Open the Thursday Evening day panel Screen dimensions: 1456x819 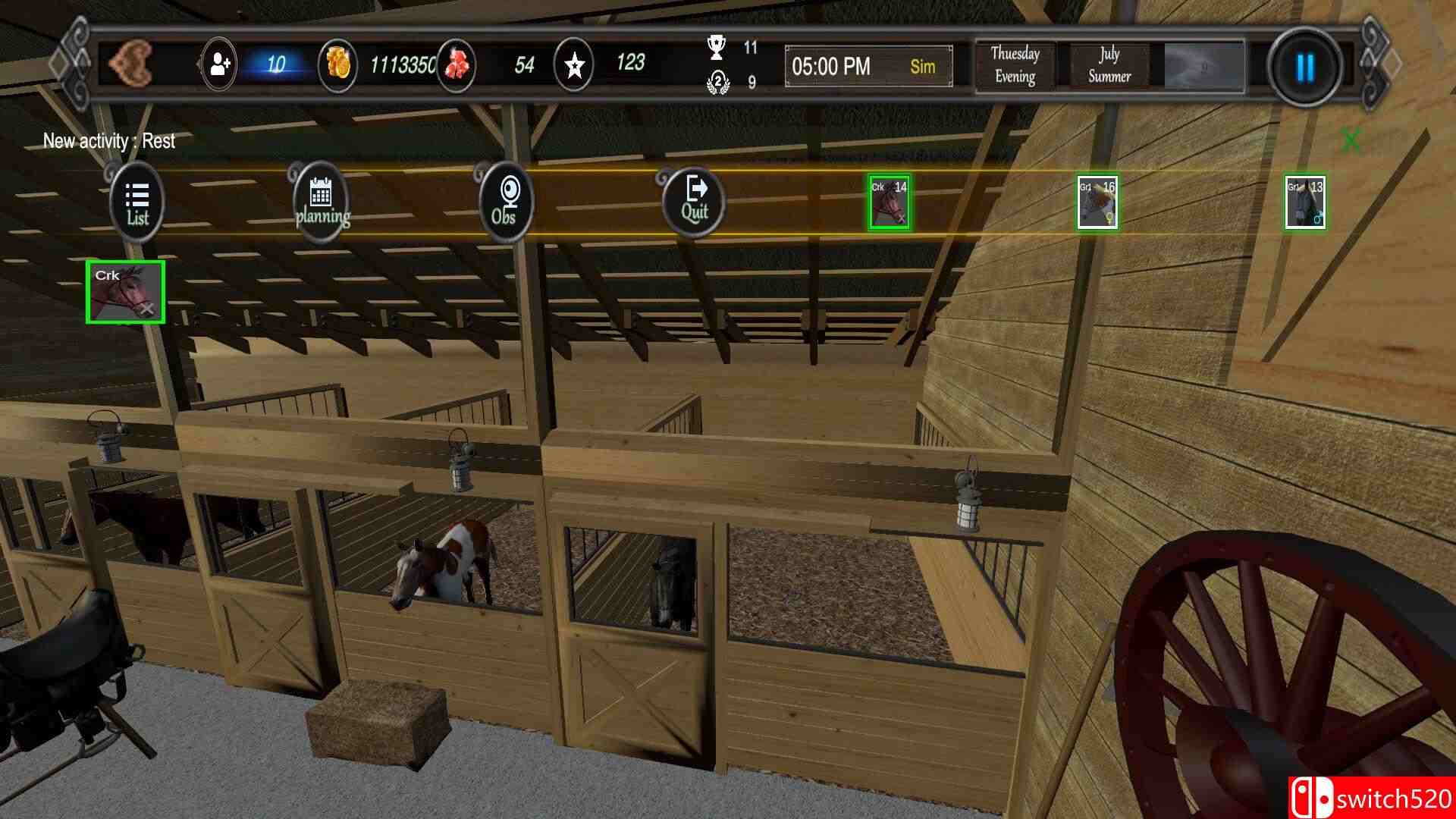click(1014, 66)
